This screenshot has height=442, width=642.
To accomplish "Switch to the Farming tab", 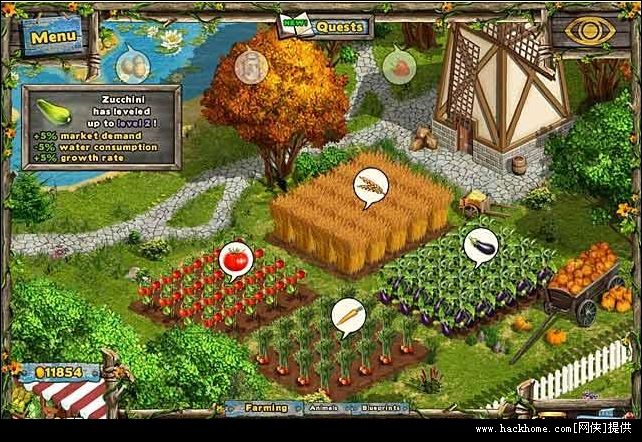I will click(266, 408).
